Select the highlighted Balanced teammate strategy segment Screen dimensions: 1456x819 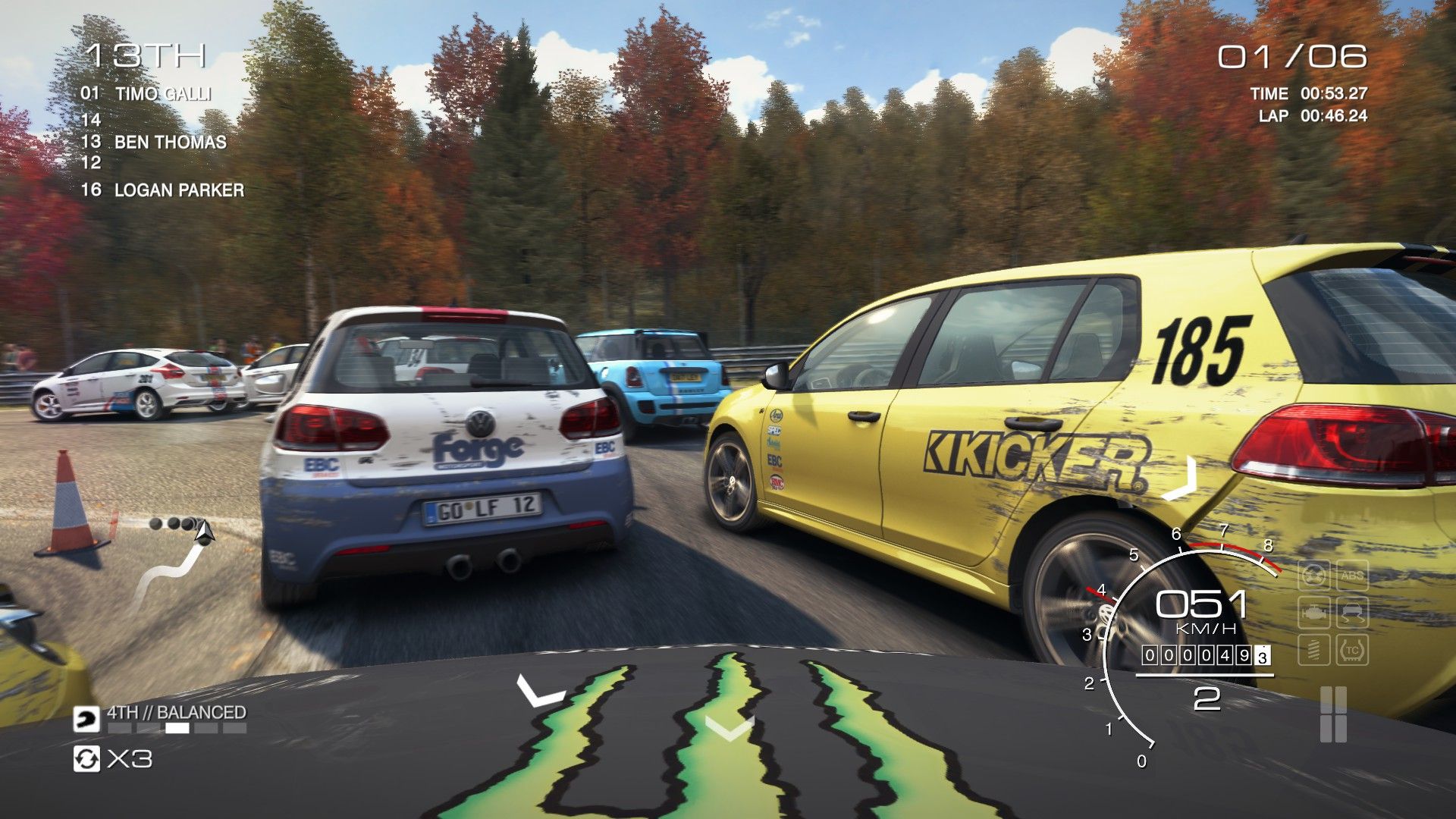coord(177,728)
